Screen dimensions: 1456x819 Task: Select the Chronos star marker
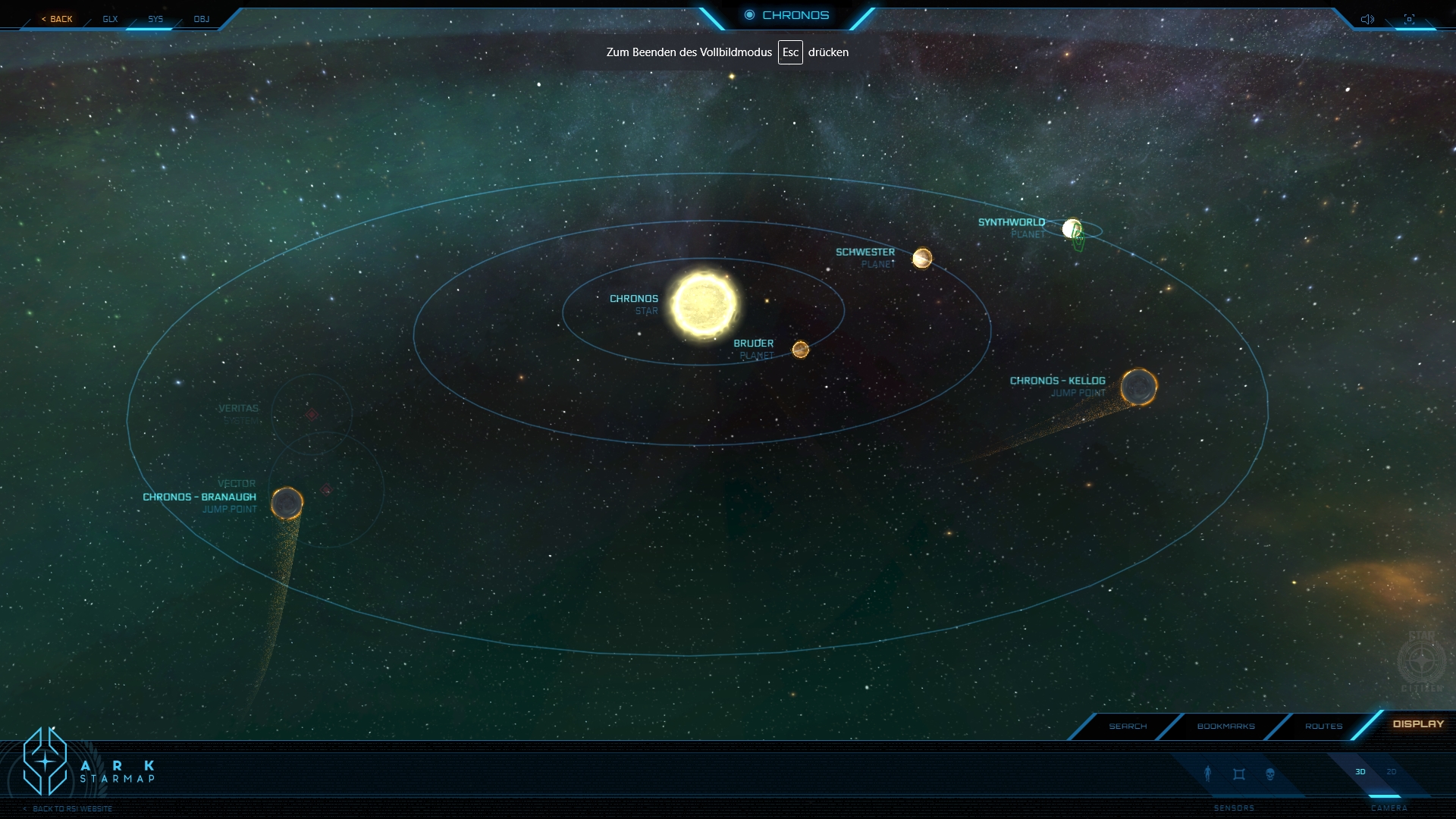coord(704,304)
